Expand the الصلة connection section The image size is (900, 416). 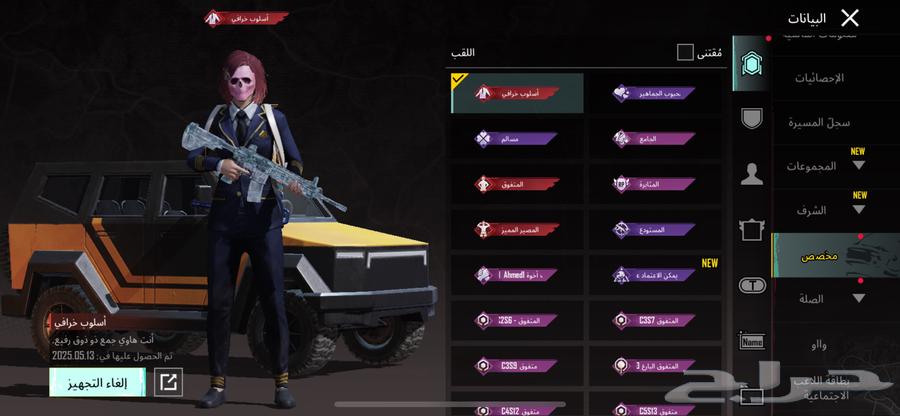click(x=830, y=298)
